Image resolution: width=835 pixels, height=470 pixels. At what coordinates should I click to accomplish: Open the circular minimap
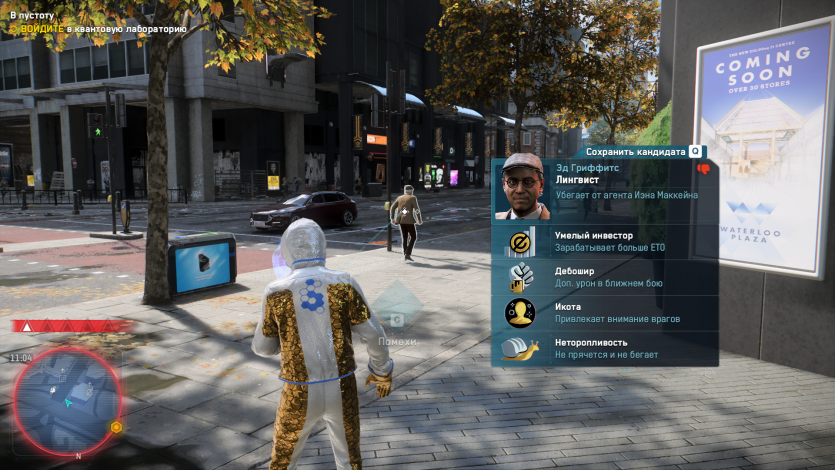tap(66, 400)
